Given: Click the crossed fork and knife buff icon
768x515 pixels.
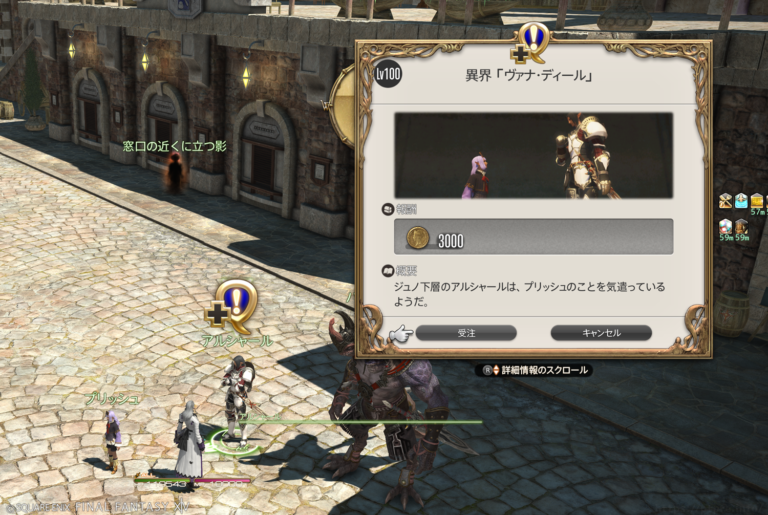Looking at the screenshot, I should 725,201.
